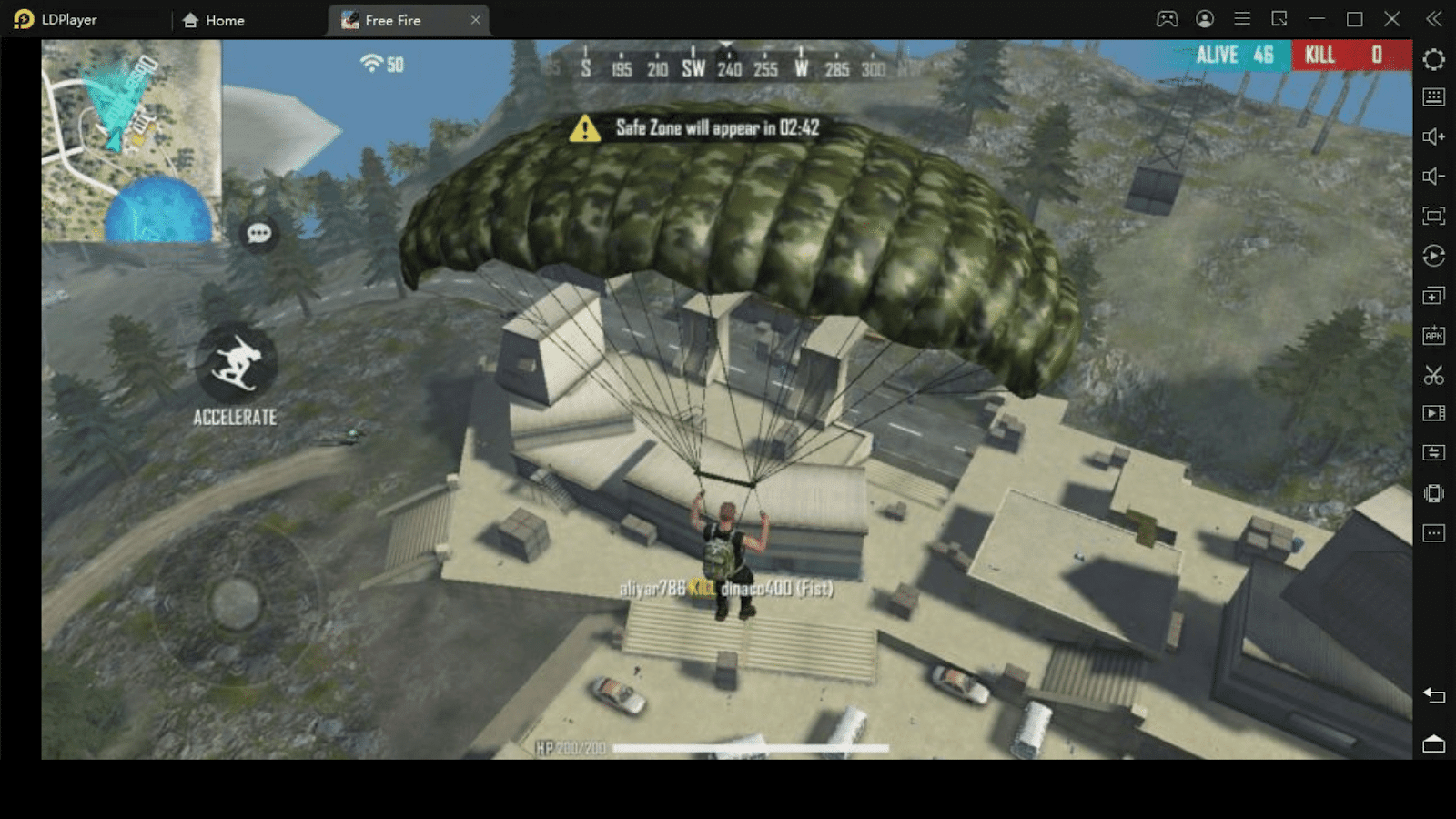Toggle emulator fullscreen mode
The image size is (1456, 819).
[x=1433, y=216]
